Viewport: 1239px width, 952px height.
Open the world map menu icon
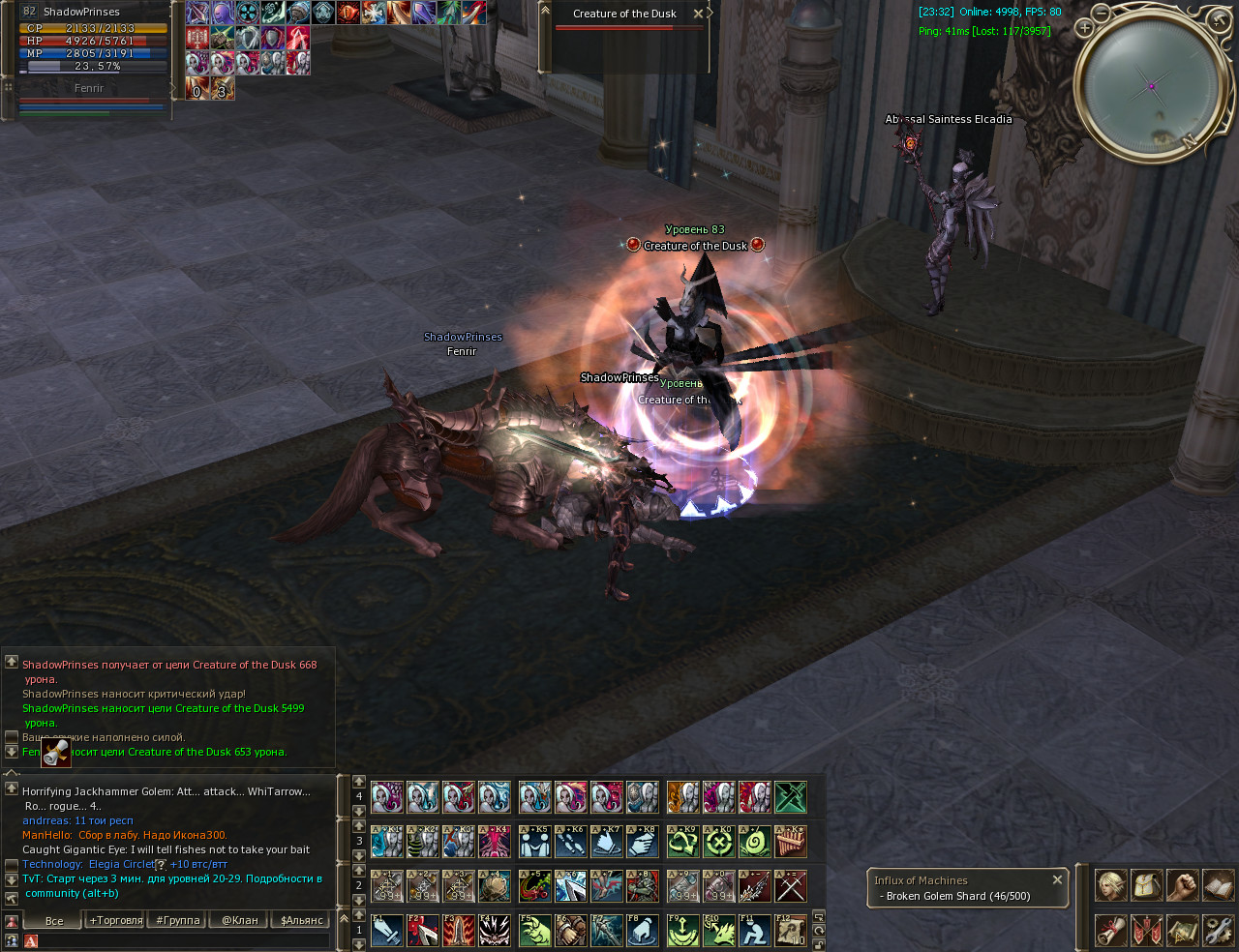tap(1182, 931)
